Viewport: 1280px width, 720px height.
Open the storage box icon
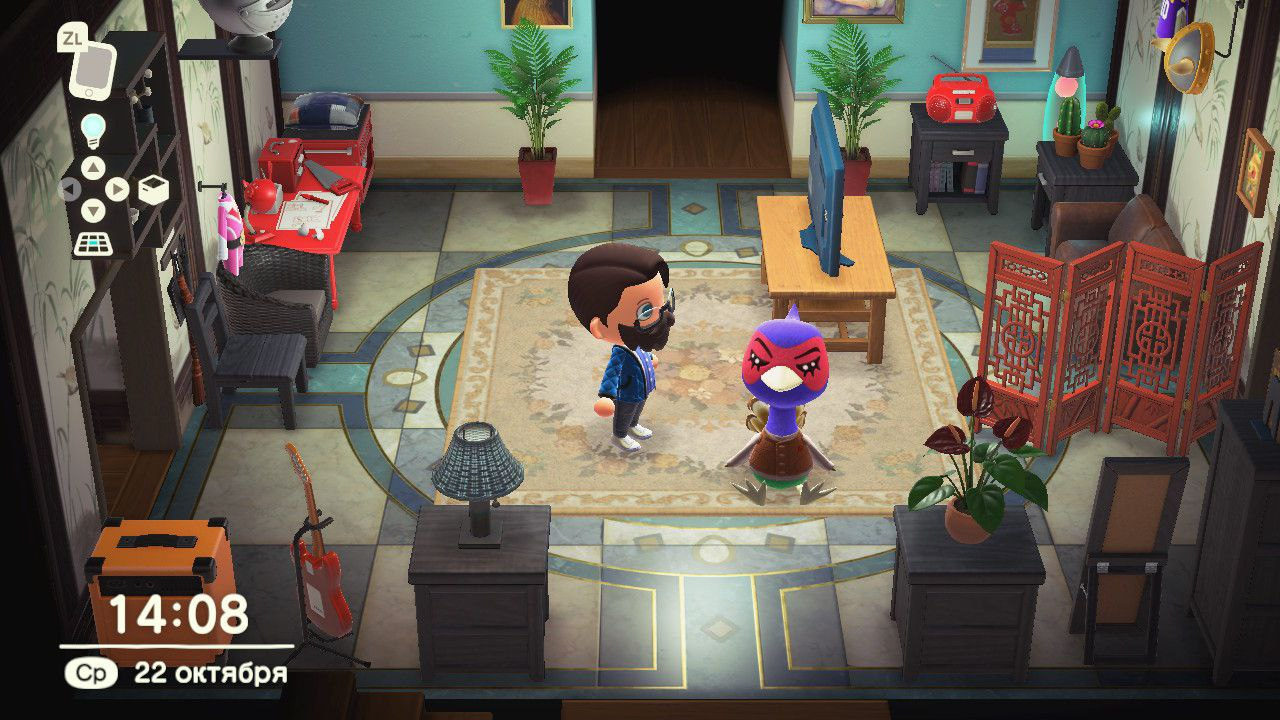(153, 188)
